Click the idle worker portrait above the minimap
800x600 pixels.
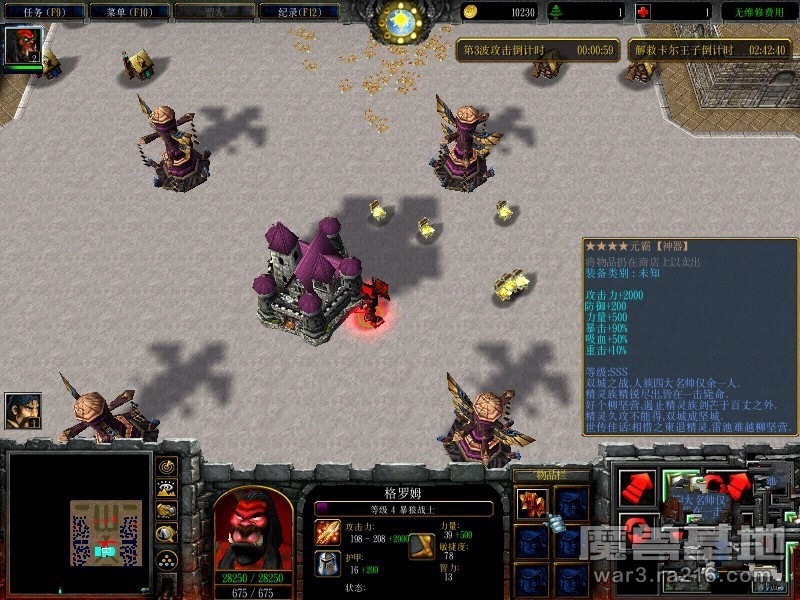pos(22,411)
